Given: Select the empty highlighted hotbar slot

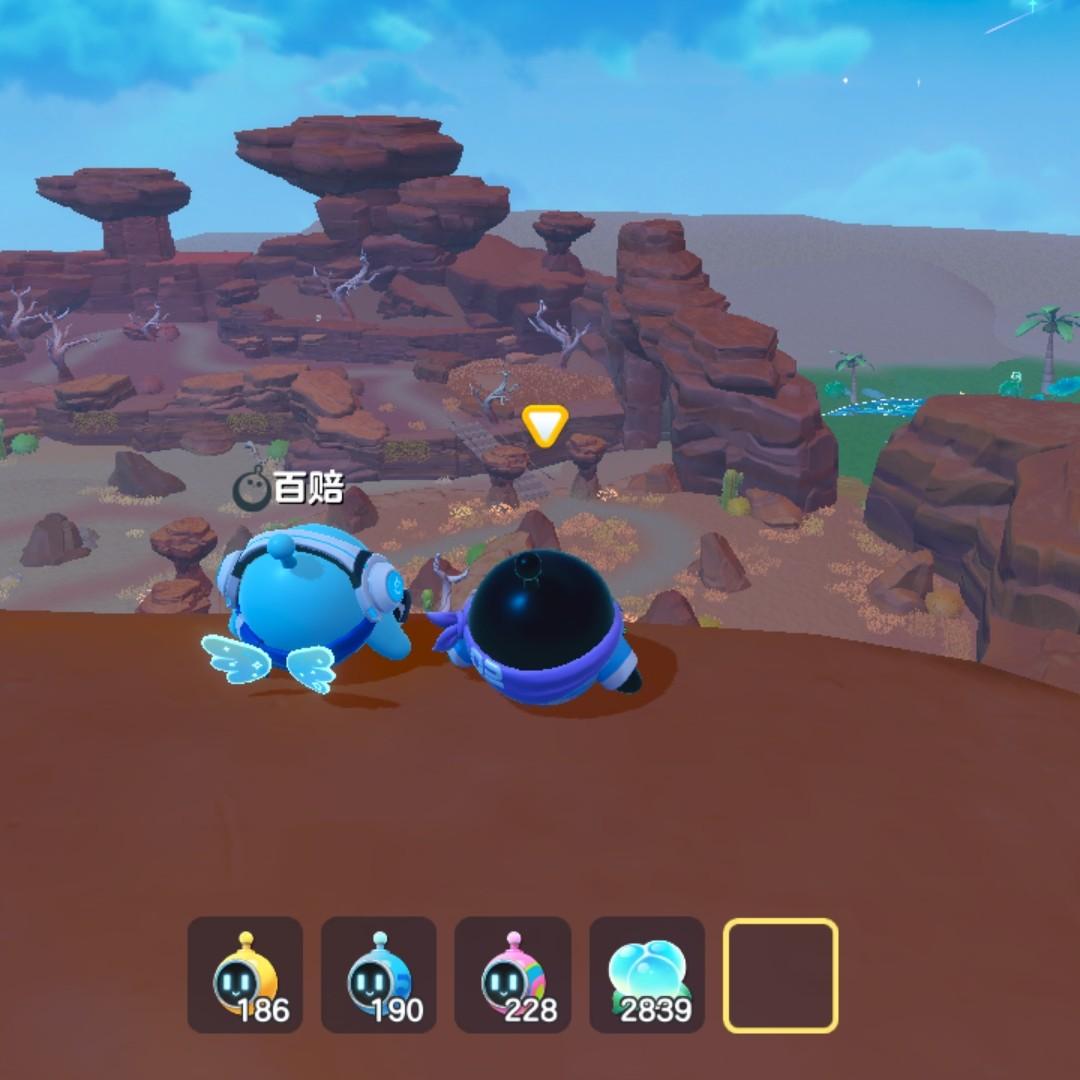Looking at the screenshot, I should coord(781,975).
